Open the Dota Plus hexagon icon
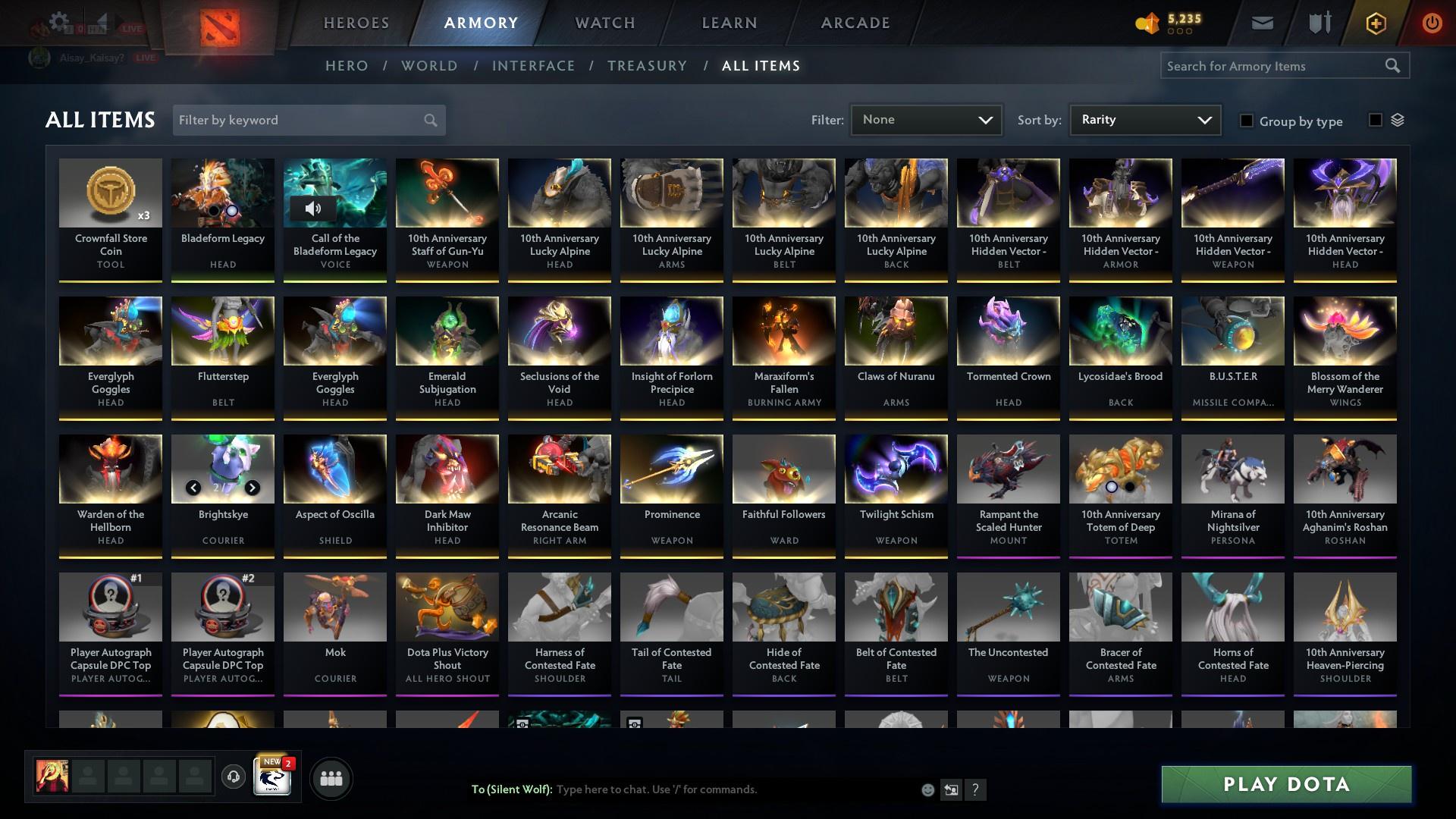 pos(1376,23)
